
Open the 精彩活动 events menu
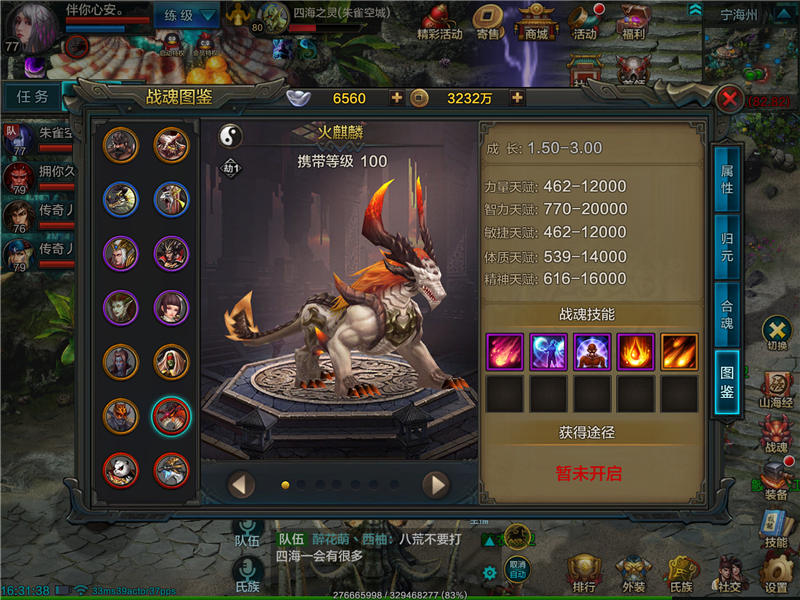(x=439, y=22)
